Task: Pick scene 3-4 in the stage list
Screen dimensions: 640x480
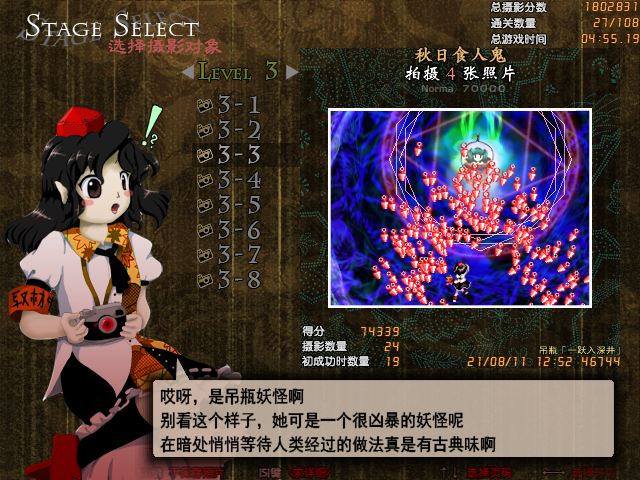Action: [x=230, y=180]
